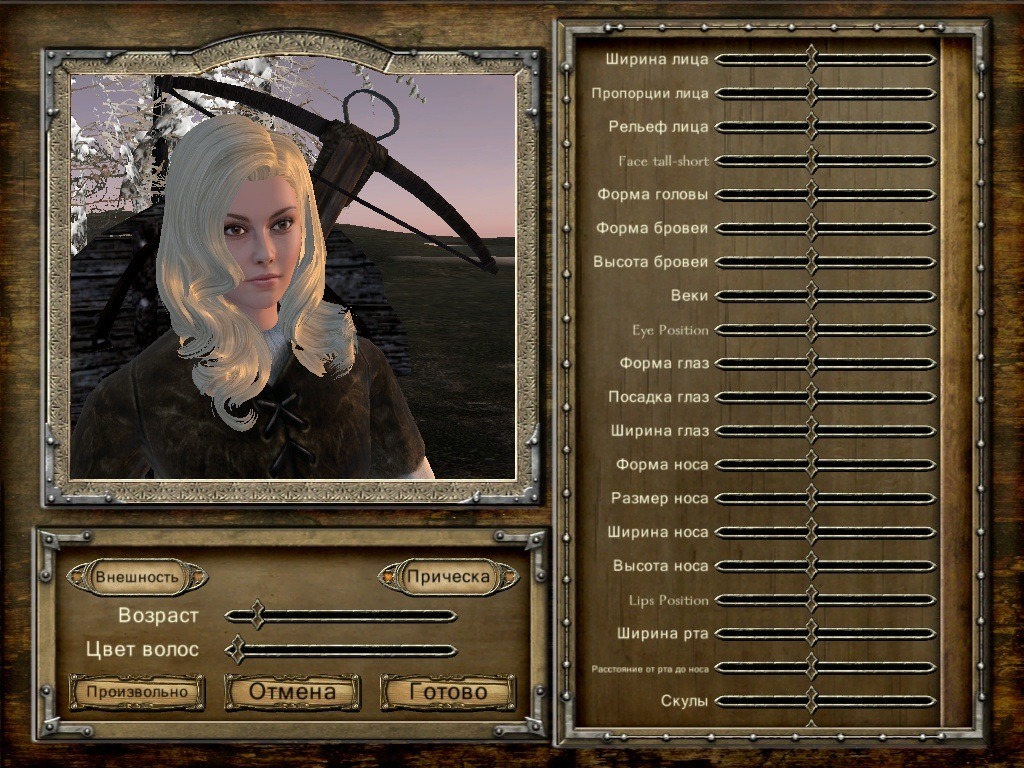This screenshot has width=1024, height=768.
Task: Change the Пропорции лица slider
Action: pyautogui.click(x=811, y=93)
